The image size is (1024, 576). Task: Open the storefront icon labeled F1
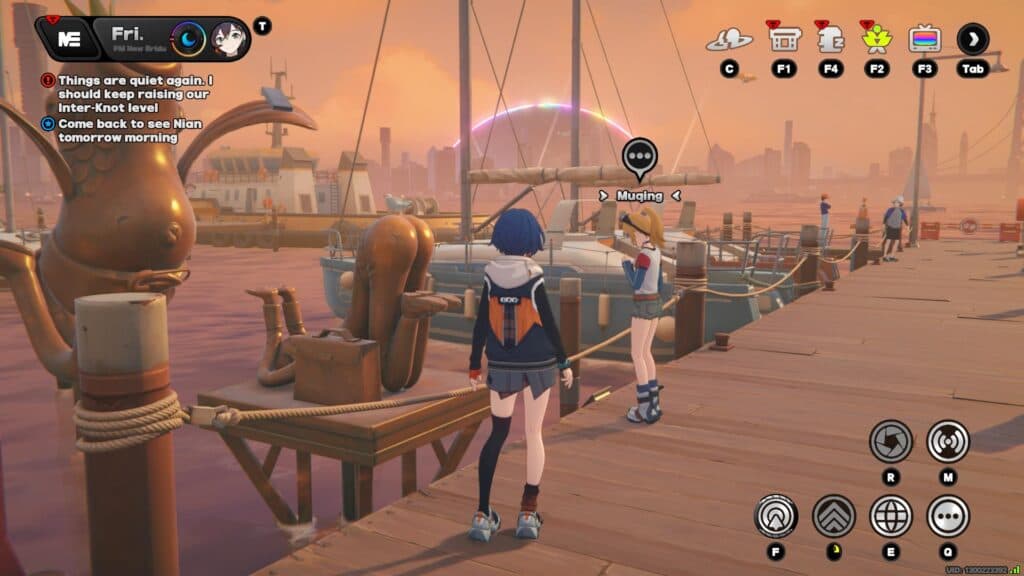tap(784, 39)
